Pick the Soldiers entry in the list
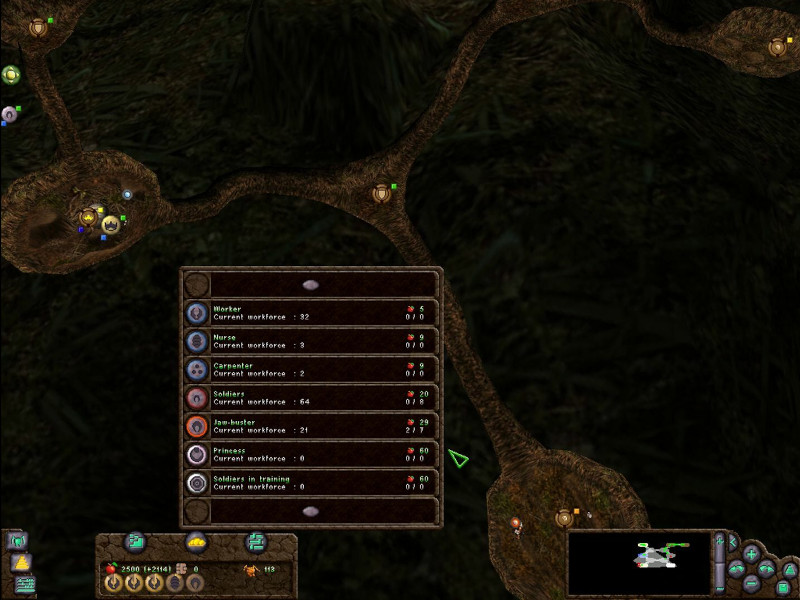 click(x=310, y=398)
